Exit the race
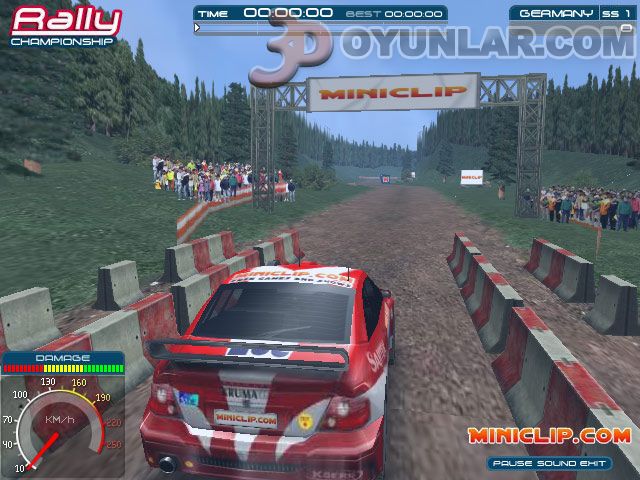Screen dimensions: 640x480 coord(595,463)
